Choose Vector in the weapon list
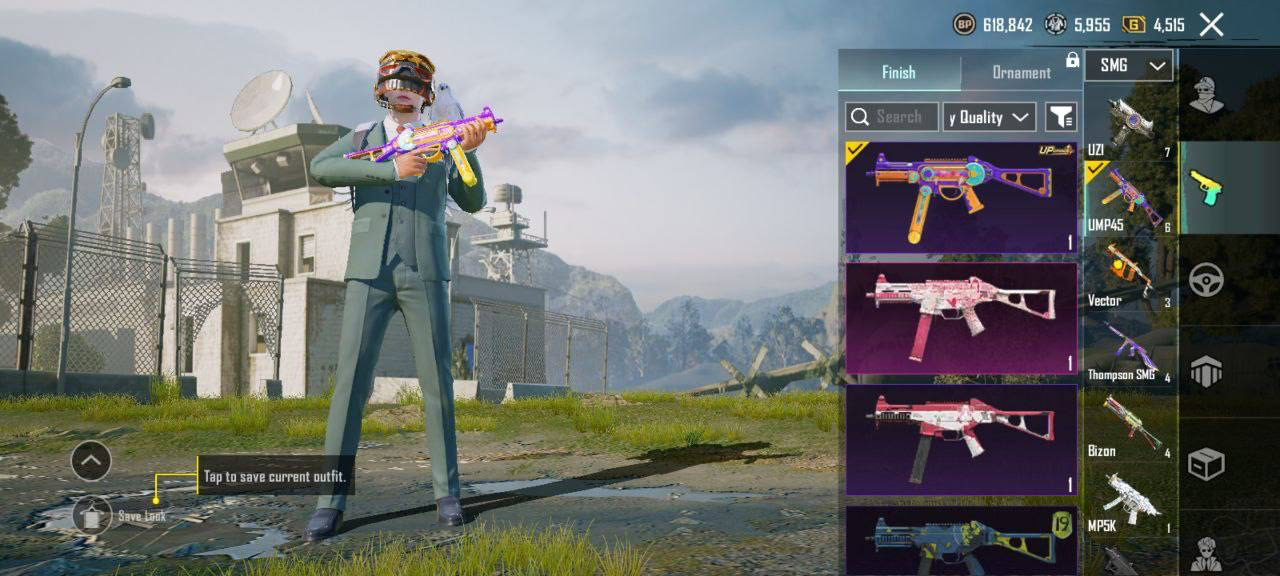The width and height of the screenshot is (1280, 576). click(x=1130, y=276)
